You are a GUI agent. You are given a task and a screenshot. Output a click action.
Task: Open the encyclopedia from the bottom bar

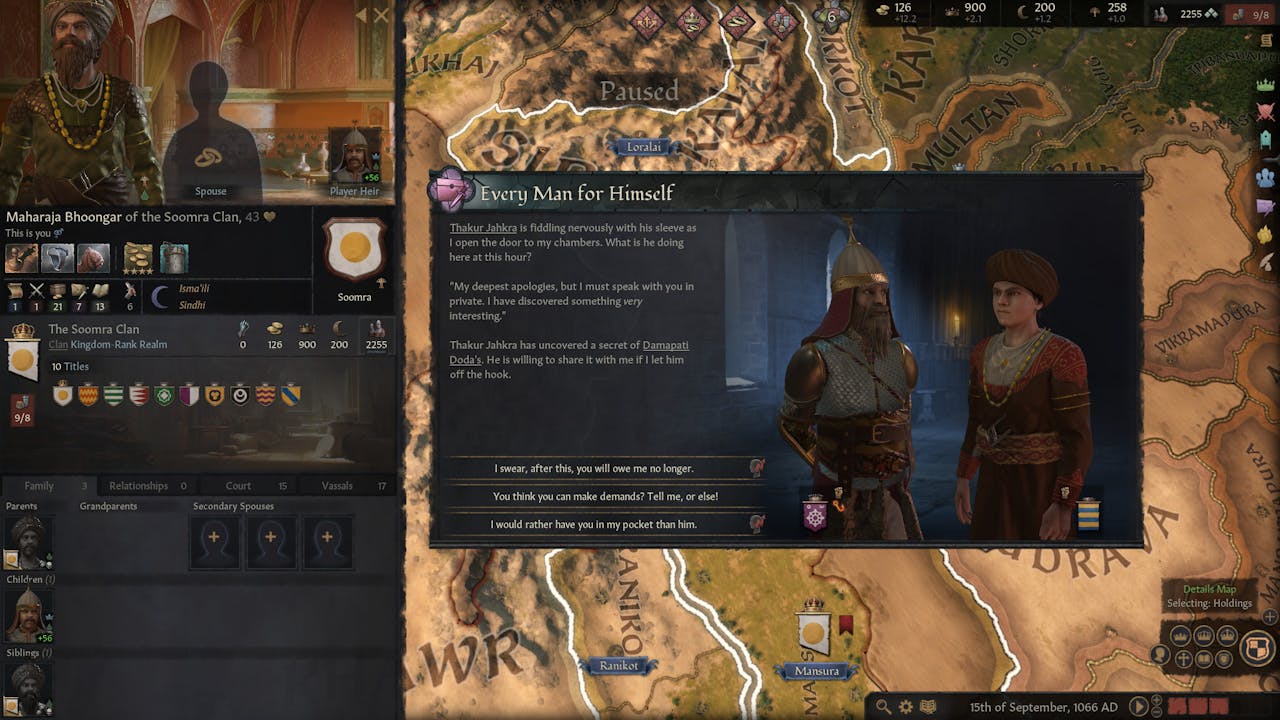928,707
